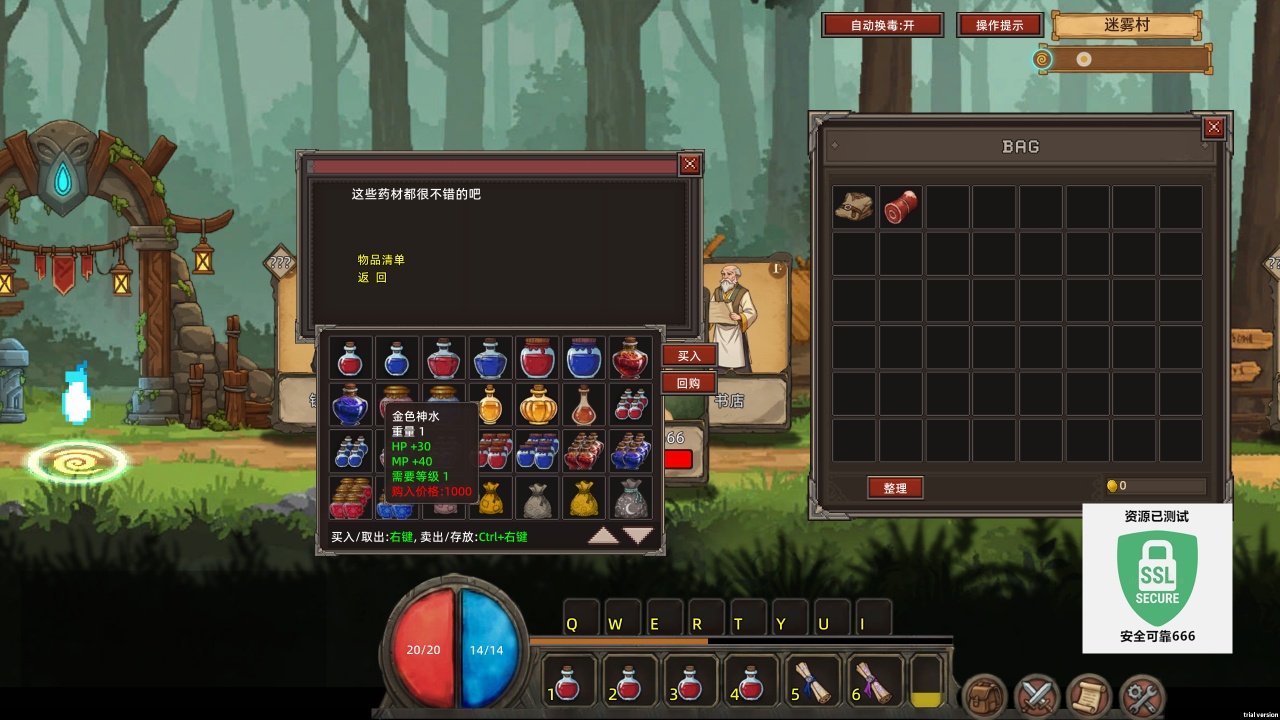This screenshot has width=1280, height=720.
Task: Use the red potion in hotbar slot 1
Action: tap(568, 682)
